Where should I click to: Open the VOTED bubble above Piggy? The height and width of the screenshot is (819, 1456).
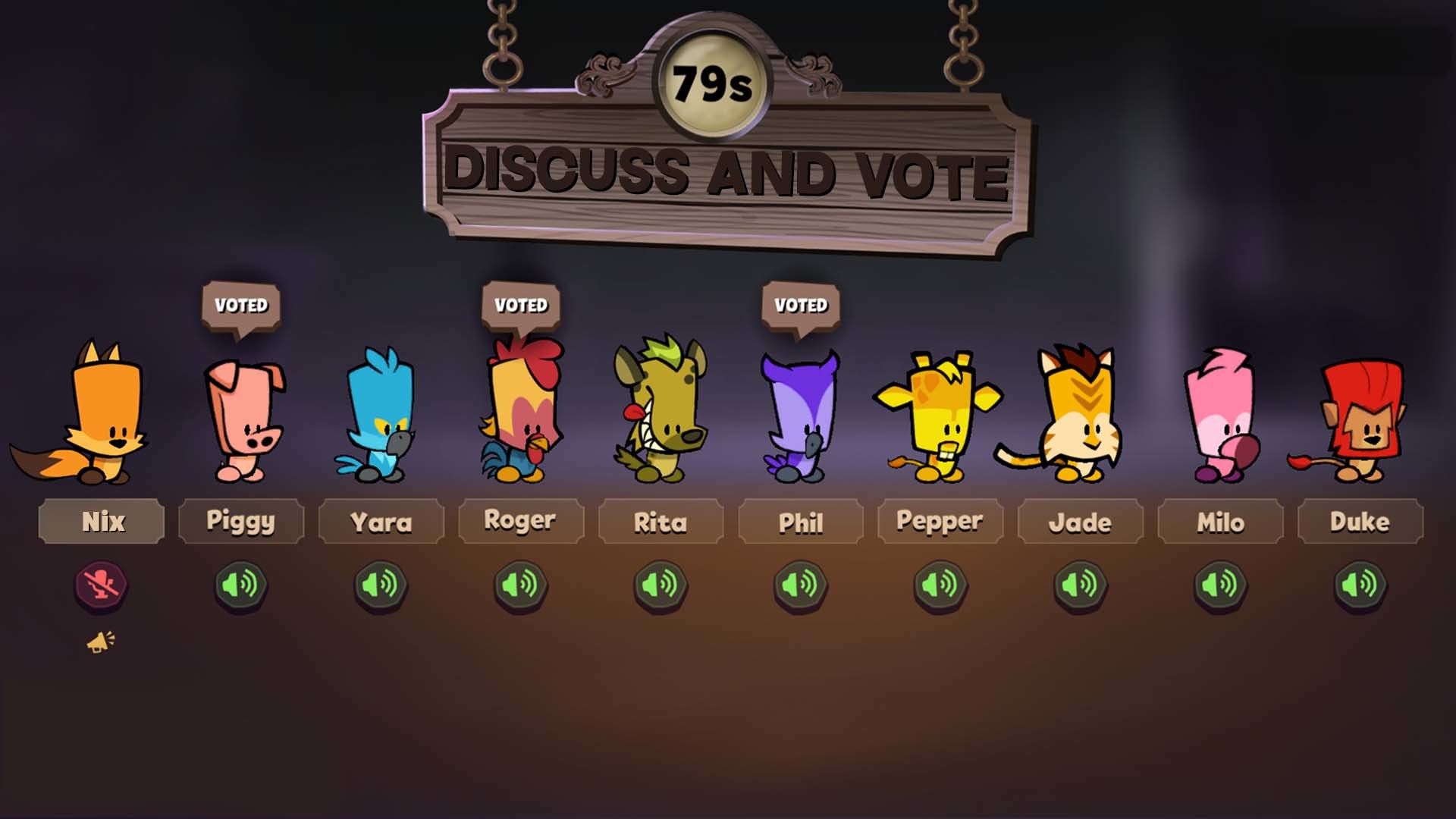[240, 306]
